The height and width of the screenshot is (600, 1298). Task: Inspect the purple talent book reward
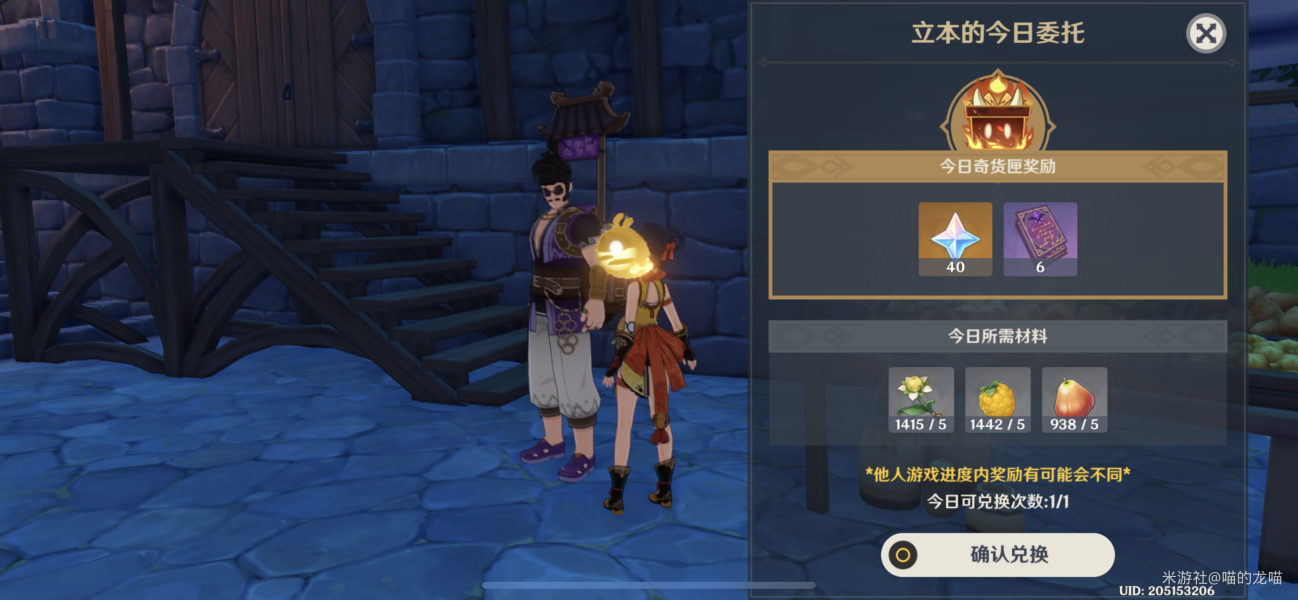pos(1040,238)
